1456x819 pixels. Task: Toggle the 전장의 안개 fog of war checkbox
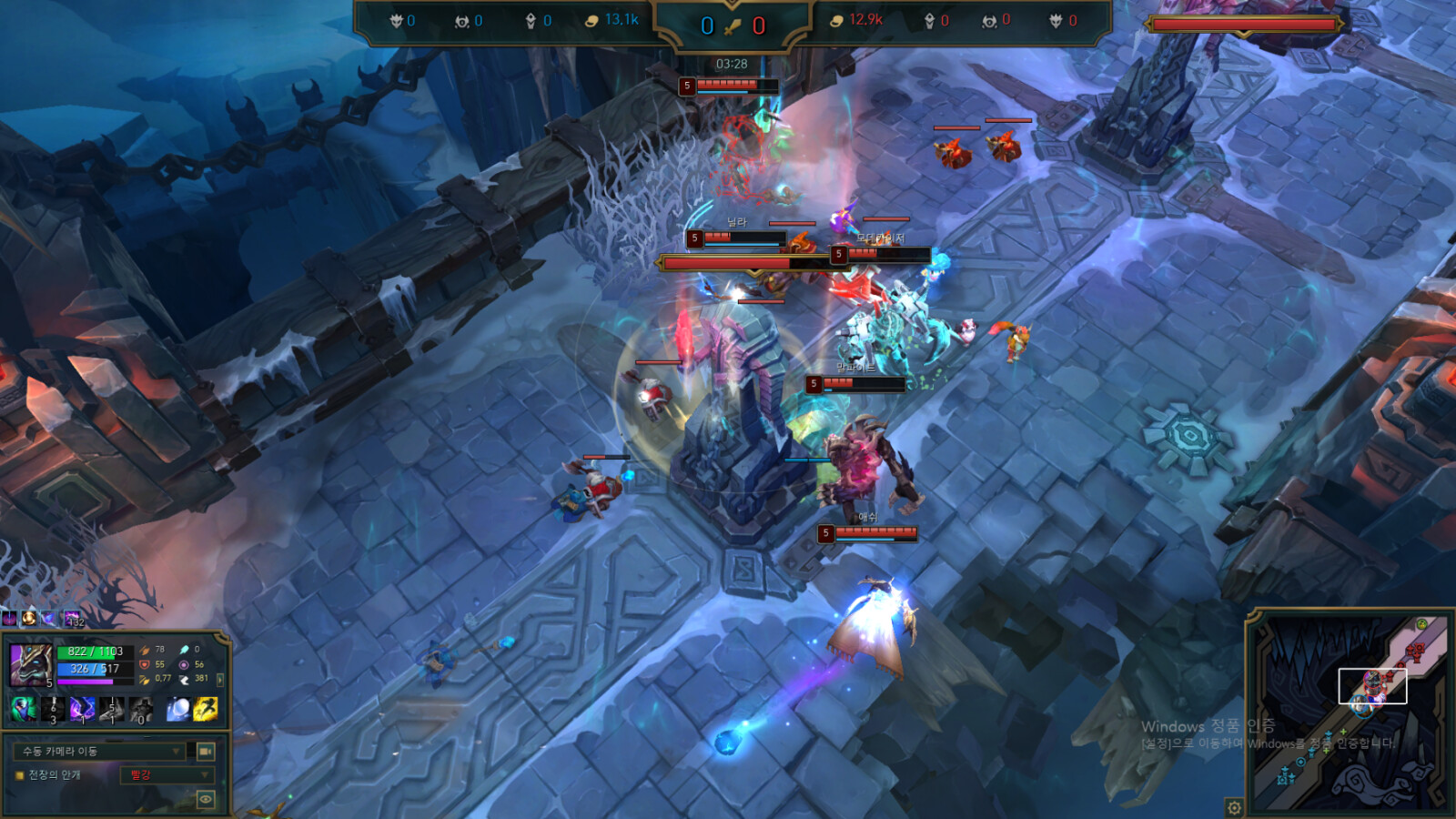point(19,775)
